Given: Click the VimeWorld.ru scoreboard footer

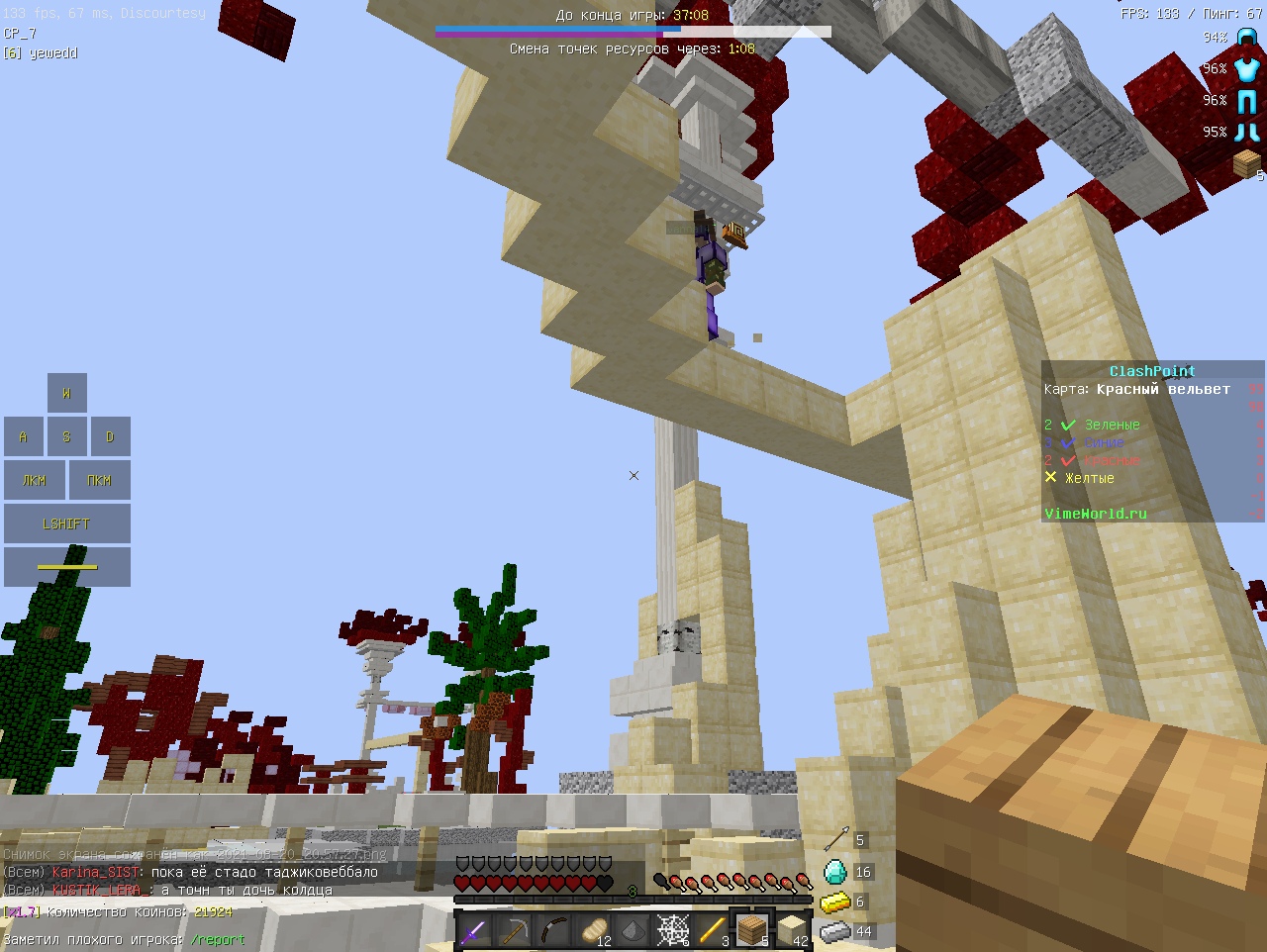Looking at the screenshot, I should point(1095,514).
